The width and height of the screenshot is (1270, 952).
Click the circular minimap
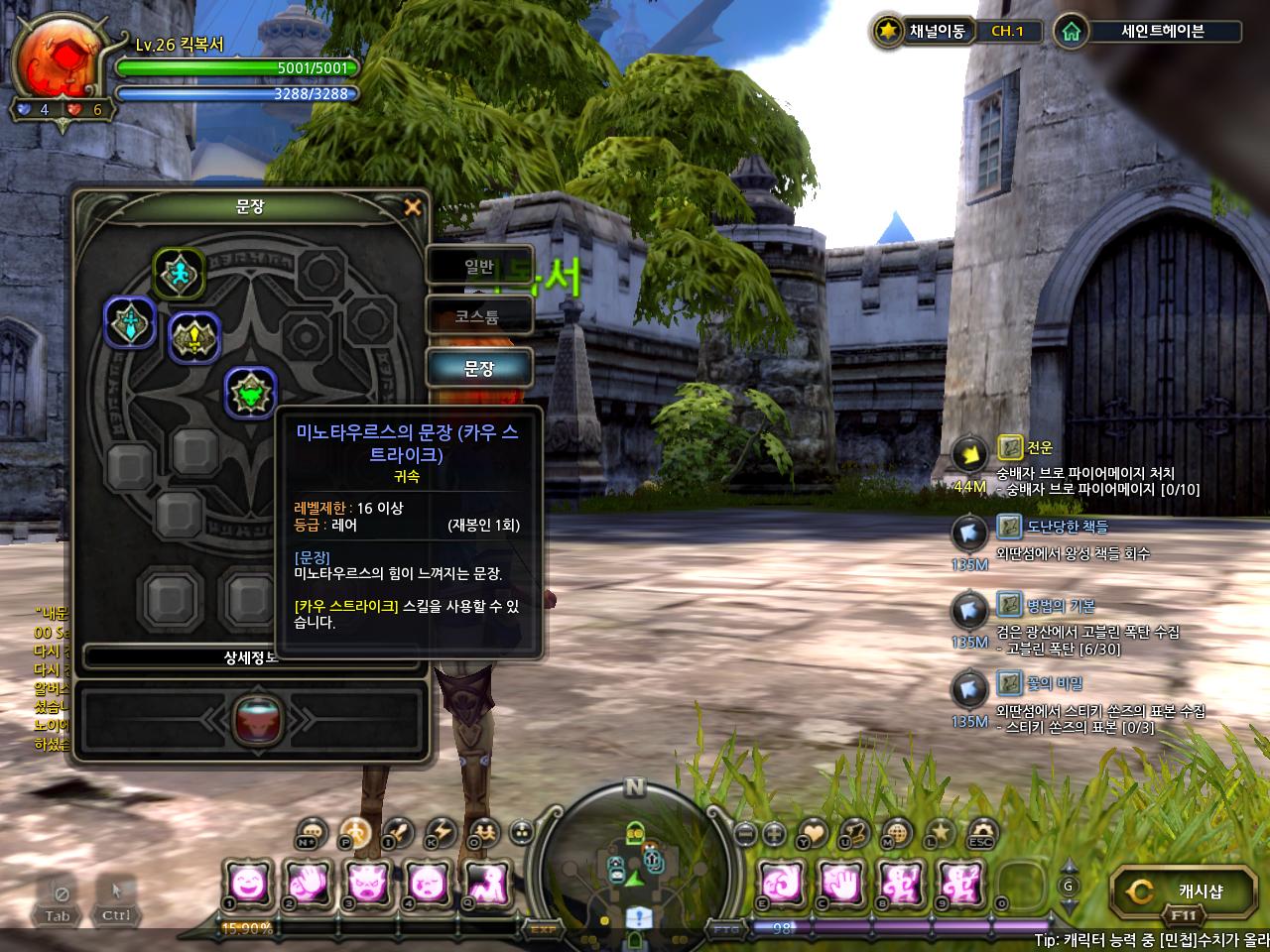635,865
